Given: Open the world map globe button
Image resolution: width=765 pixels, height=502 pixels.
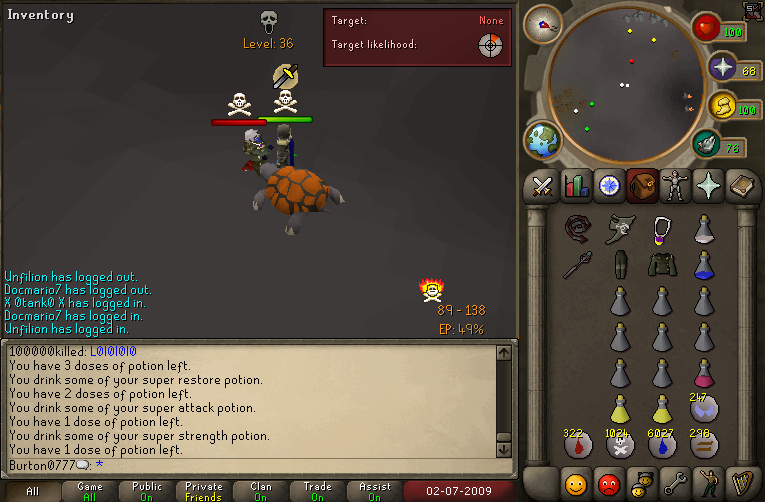Looking at the screenshot, I should [542, 140].
